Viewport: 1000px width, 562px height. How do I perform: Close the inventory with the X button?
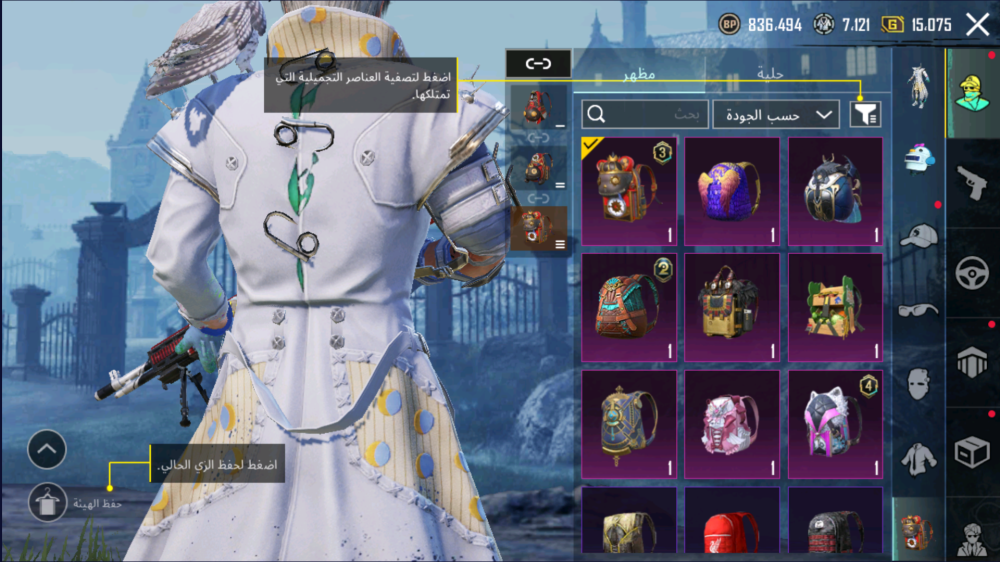tap(977, 25)
